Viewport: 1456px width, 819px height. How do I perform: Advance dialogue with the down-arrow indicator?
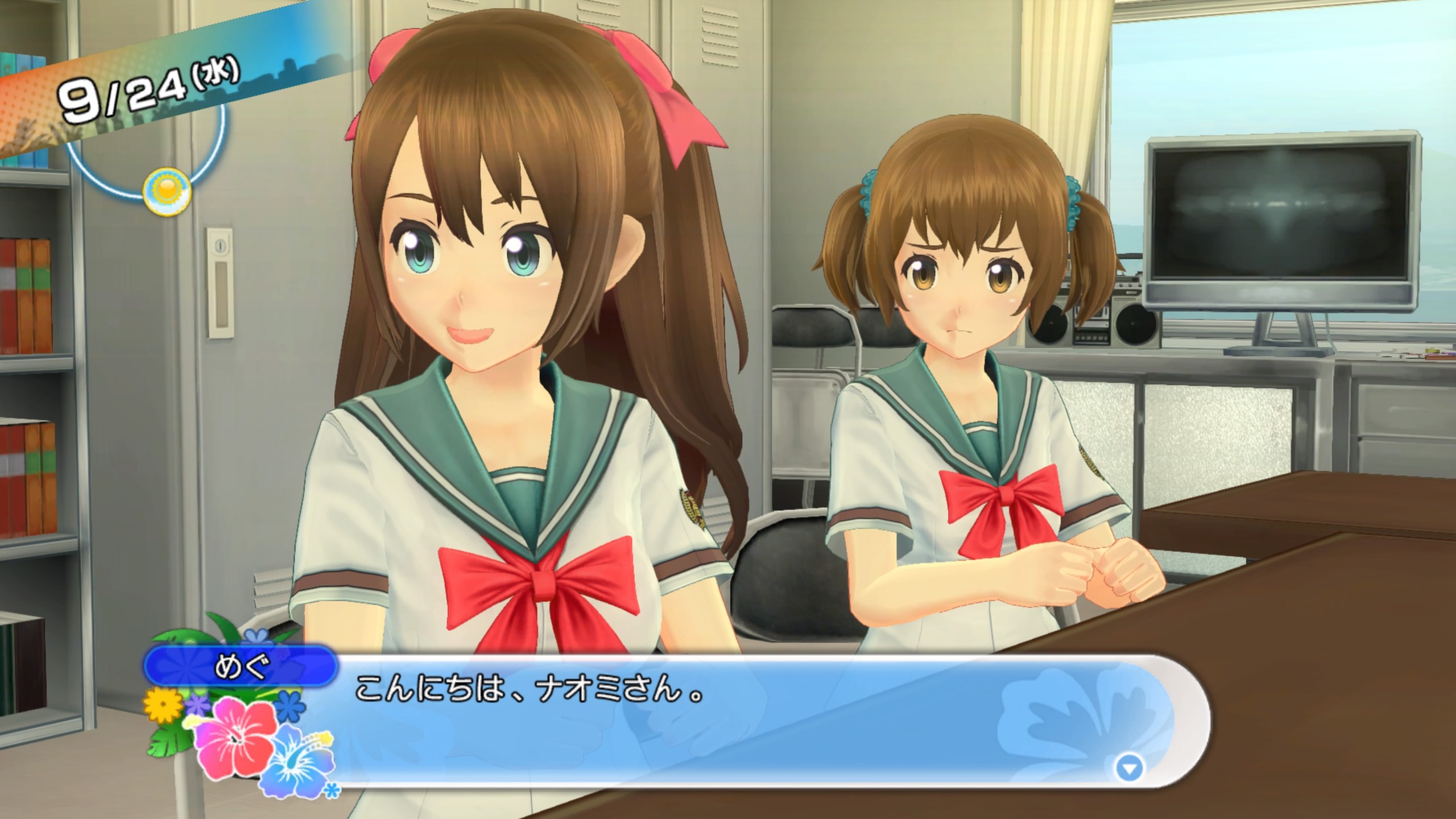pos(1129,769)
